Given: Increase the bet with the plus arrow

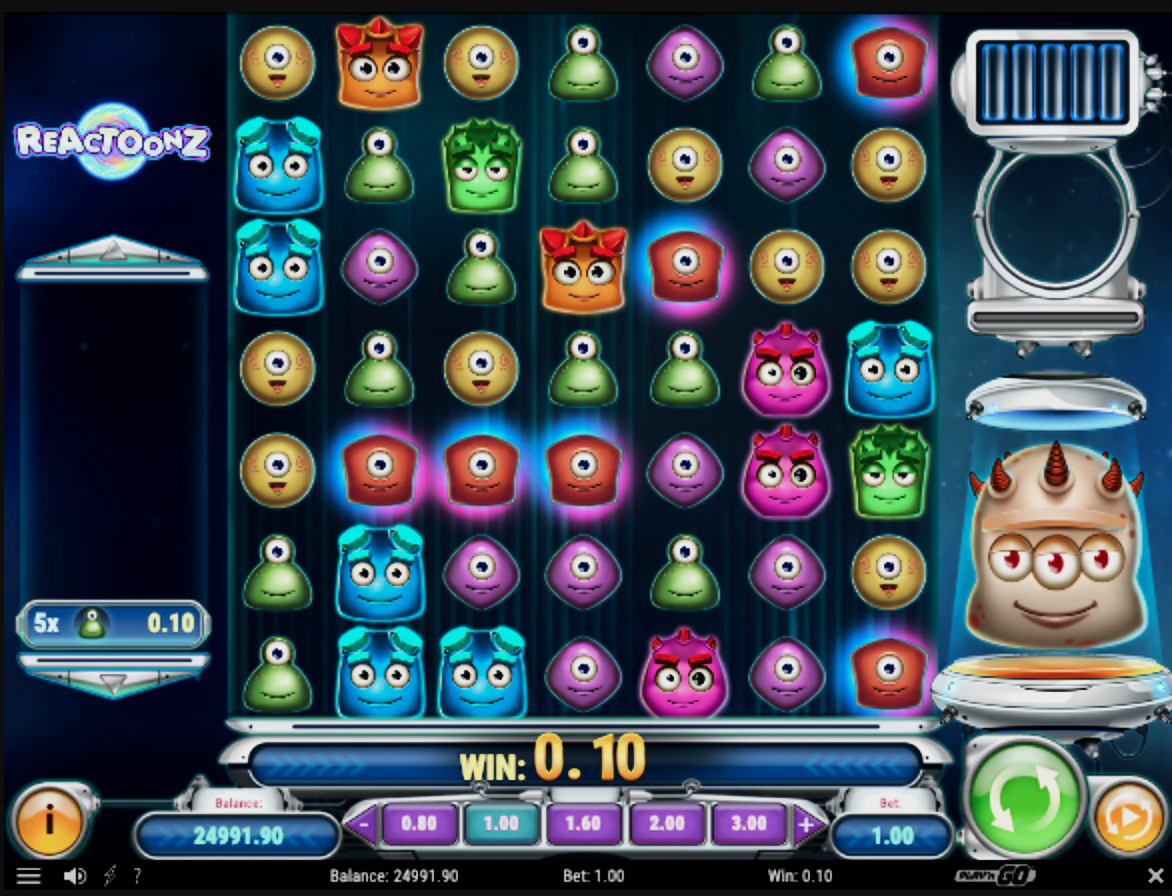Looking at the screenshot, I should [x=806, y=826].
